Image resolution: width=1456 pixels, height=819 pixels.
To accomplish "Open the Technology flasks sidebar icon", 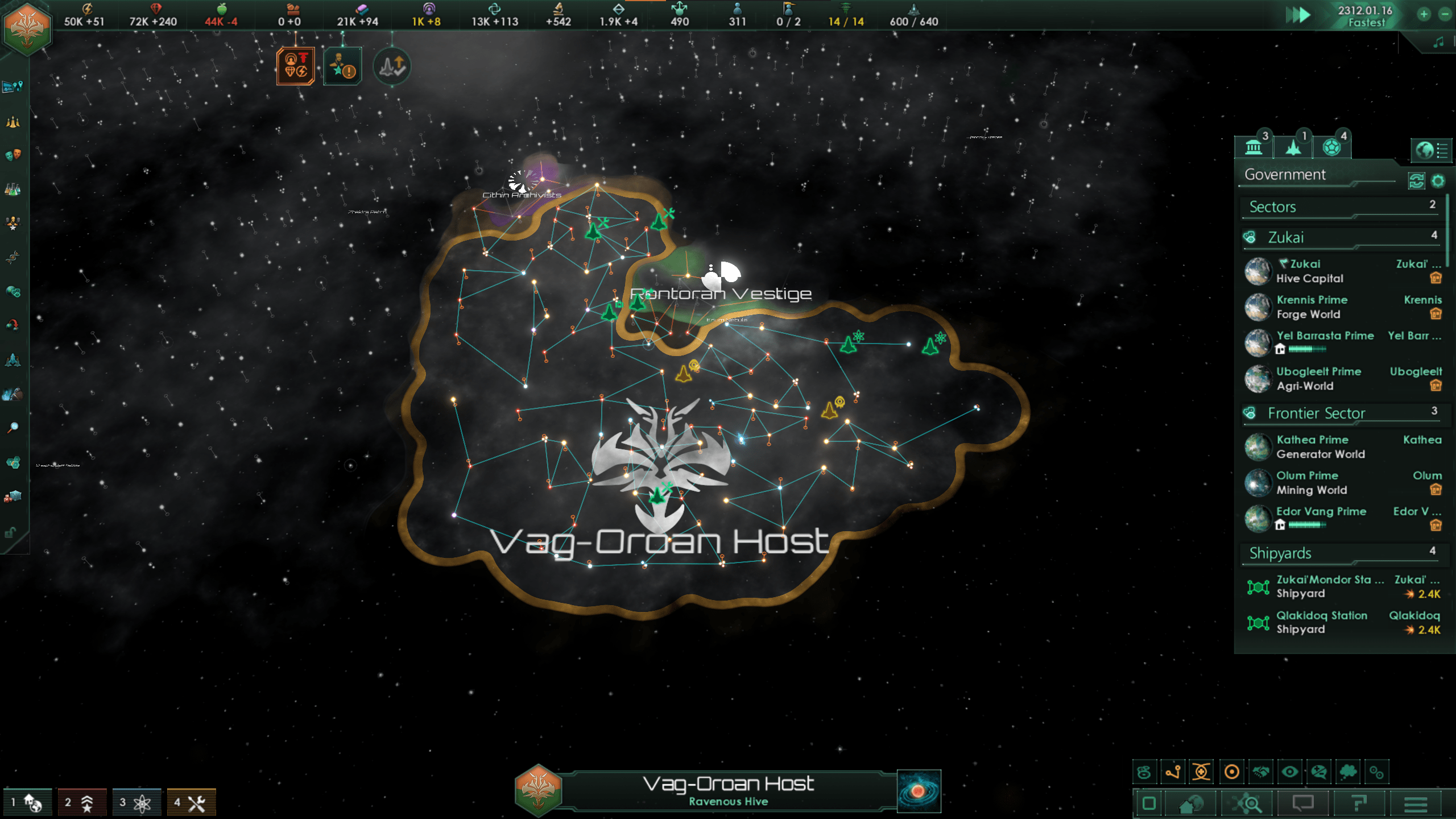I will tap(13, 189).
